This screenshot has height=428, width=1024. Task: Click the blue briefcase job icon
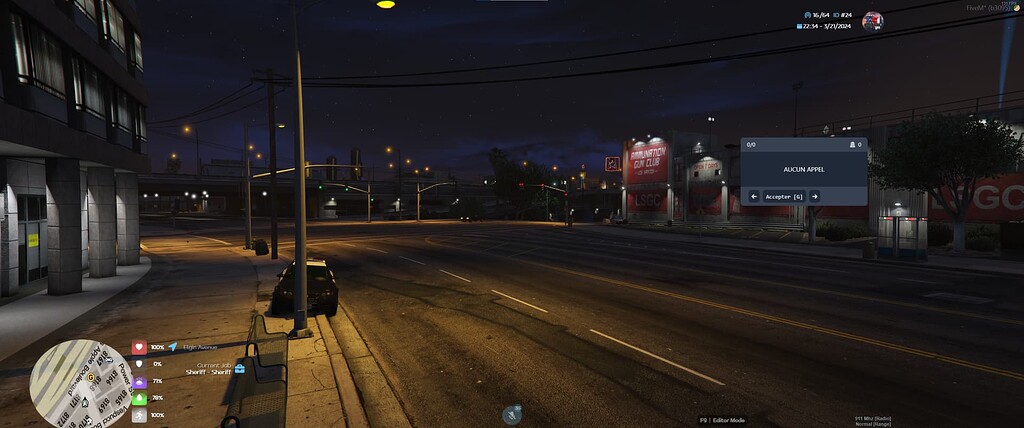coord(239,368)
